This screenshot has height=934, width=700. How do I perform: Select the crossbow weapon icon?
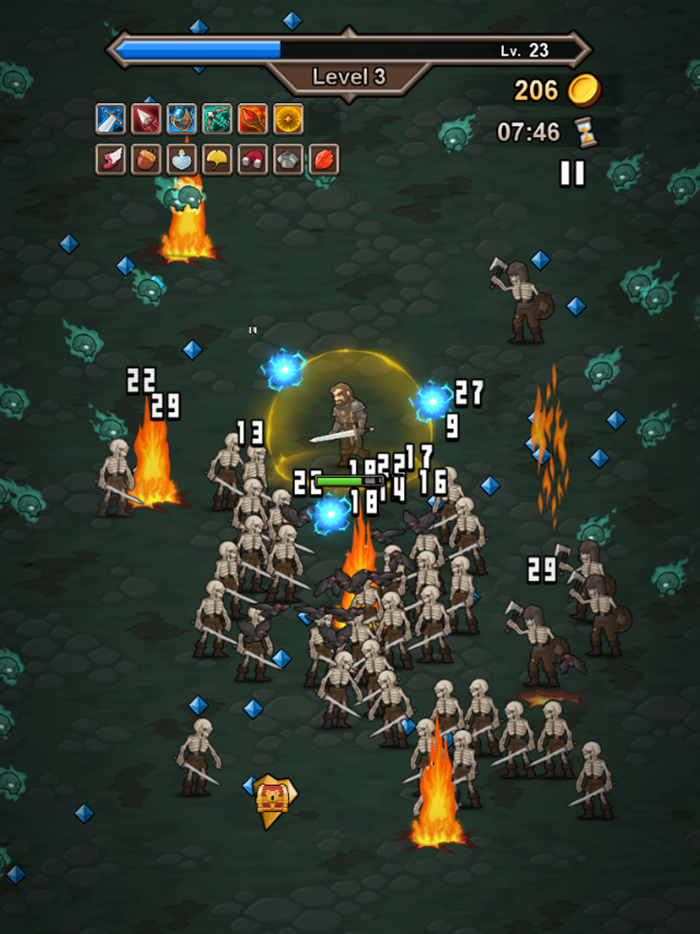point(217,119)
